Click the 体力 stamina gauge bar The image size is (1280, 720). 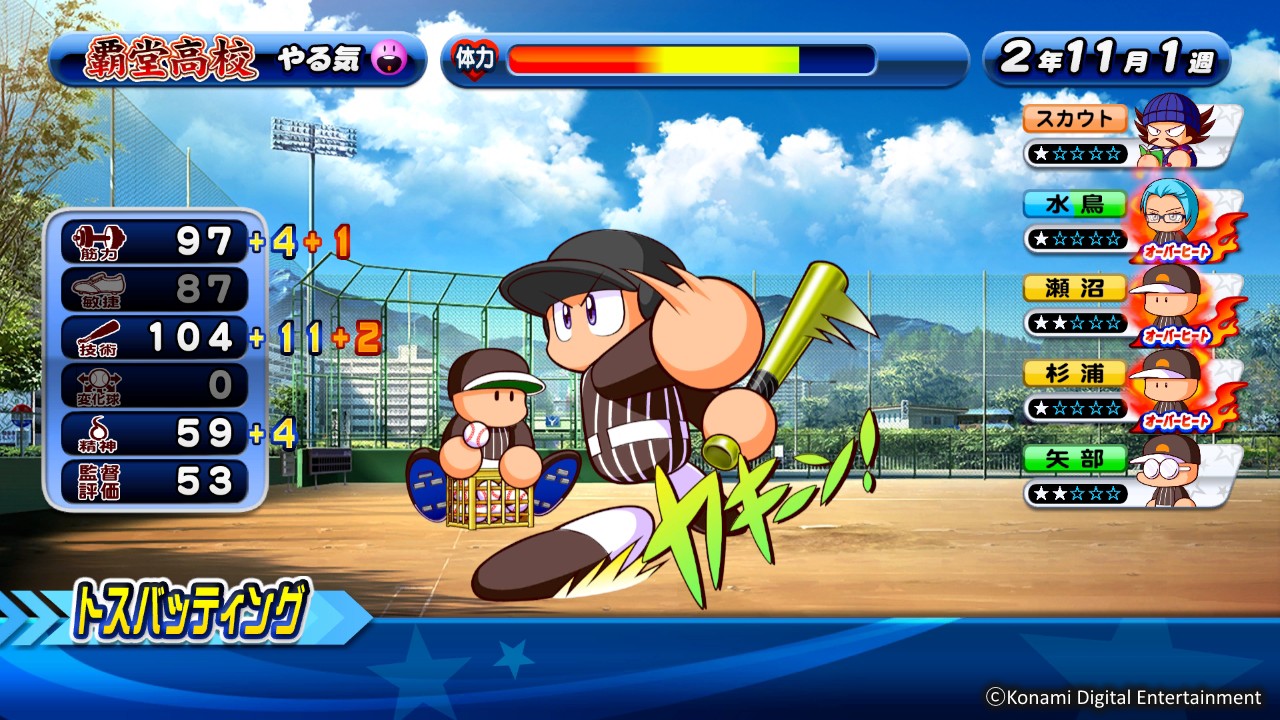690,60
